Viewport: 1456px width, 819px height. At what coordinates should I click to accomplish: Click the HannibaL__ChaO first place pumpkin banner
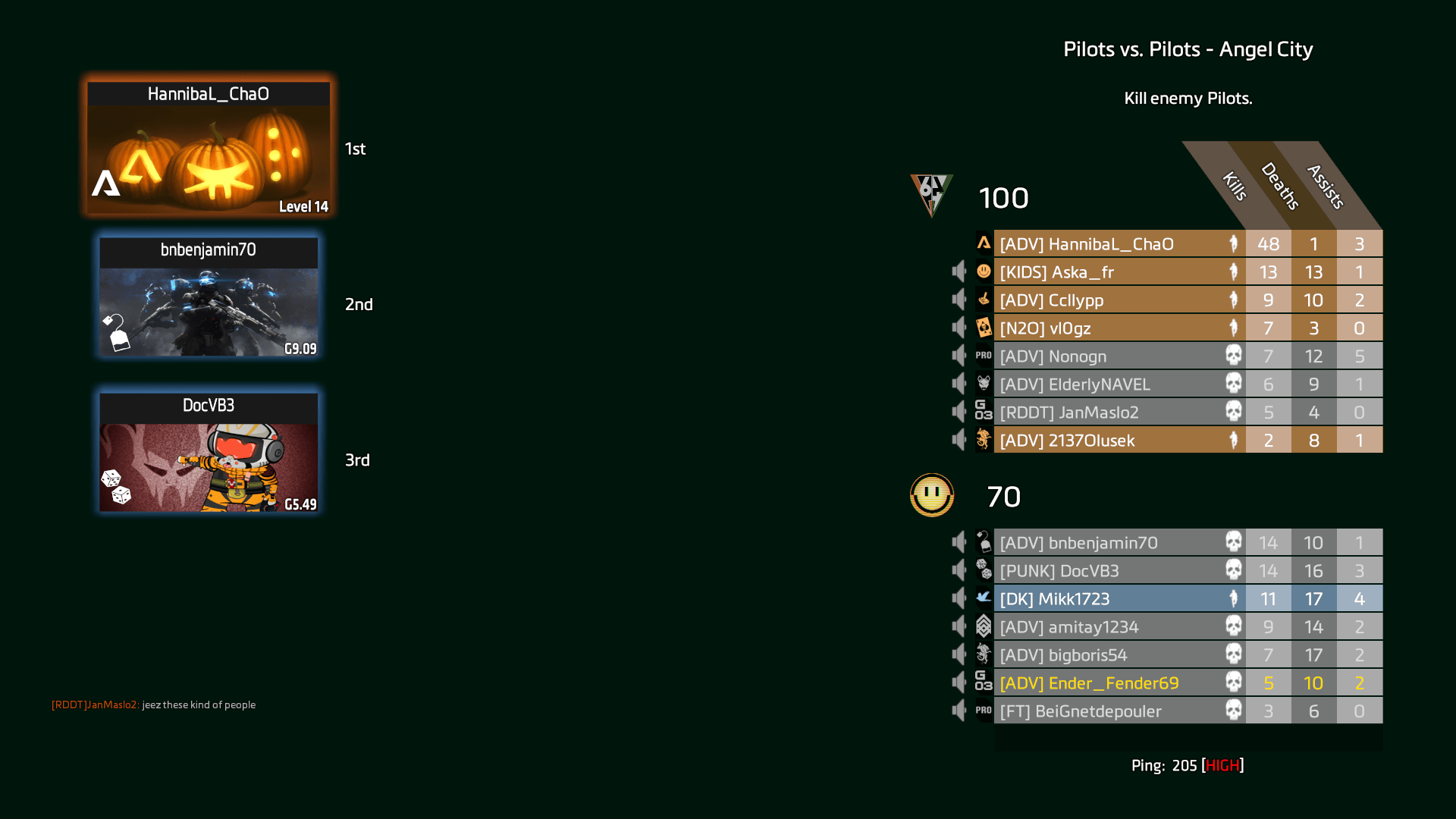click(x=209, y=146)
